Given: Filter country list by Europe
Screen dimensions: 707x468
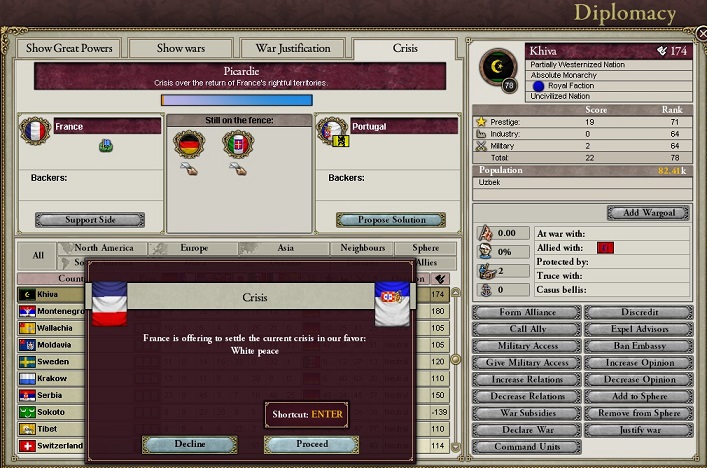Looking at the screenshot, I should [194, 248].
